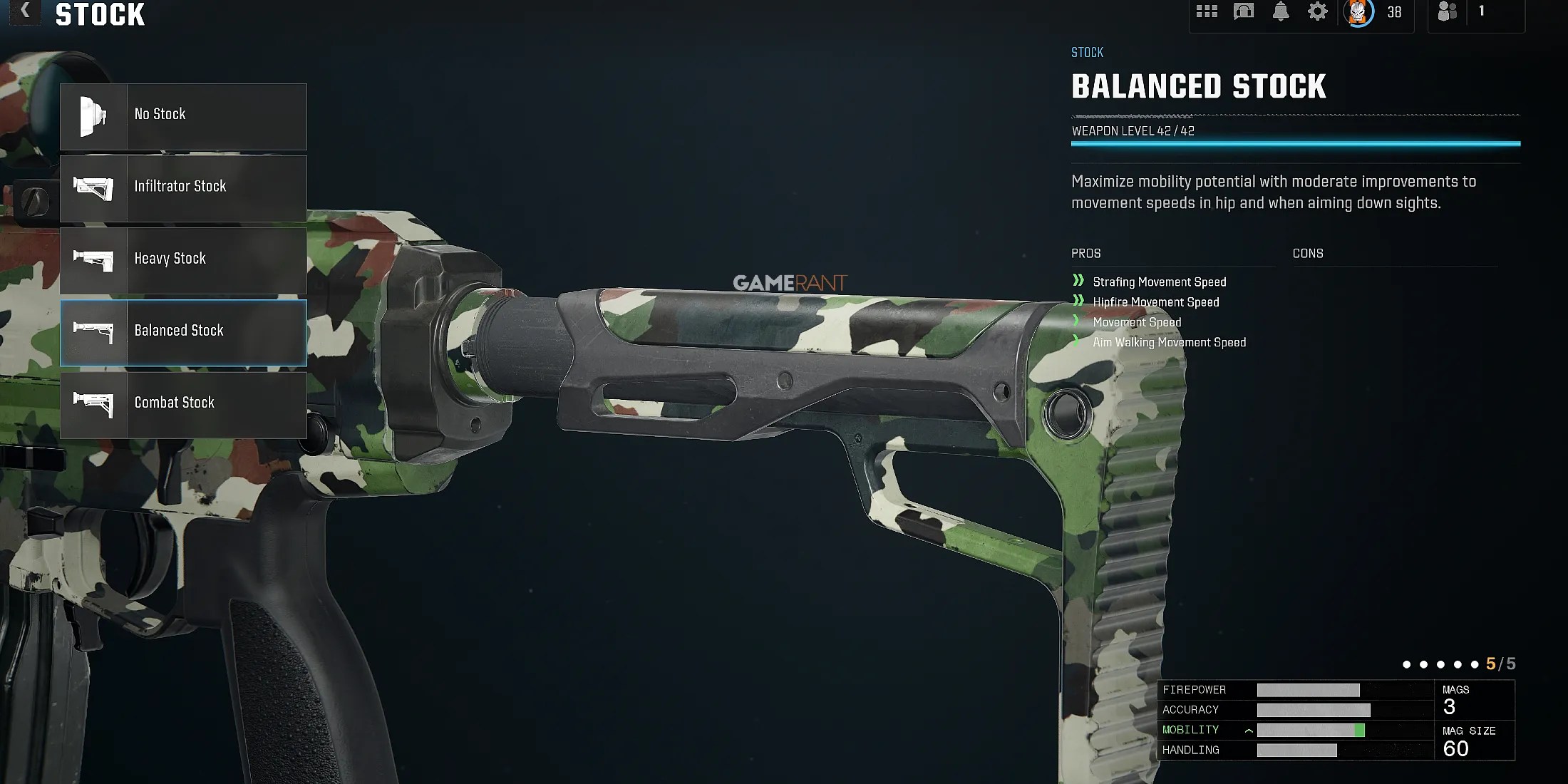Open settings with the gear icon
This screenshot has height=784, width=1568.
1317,11
